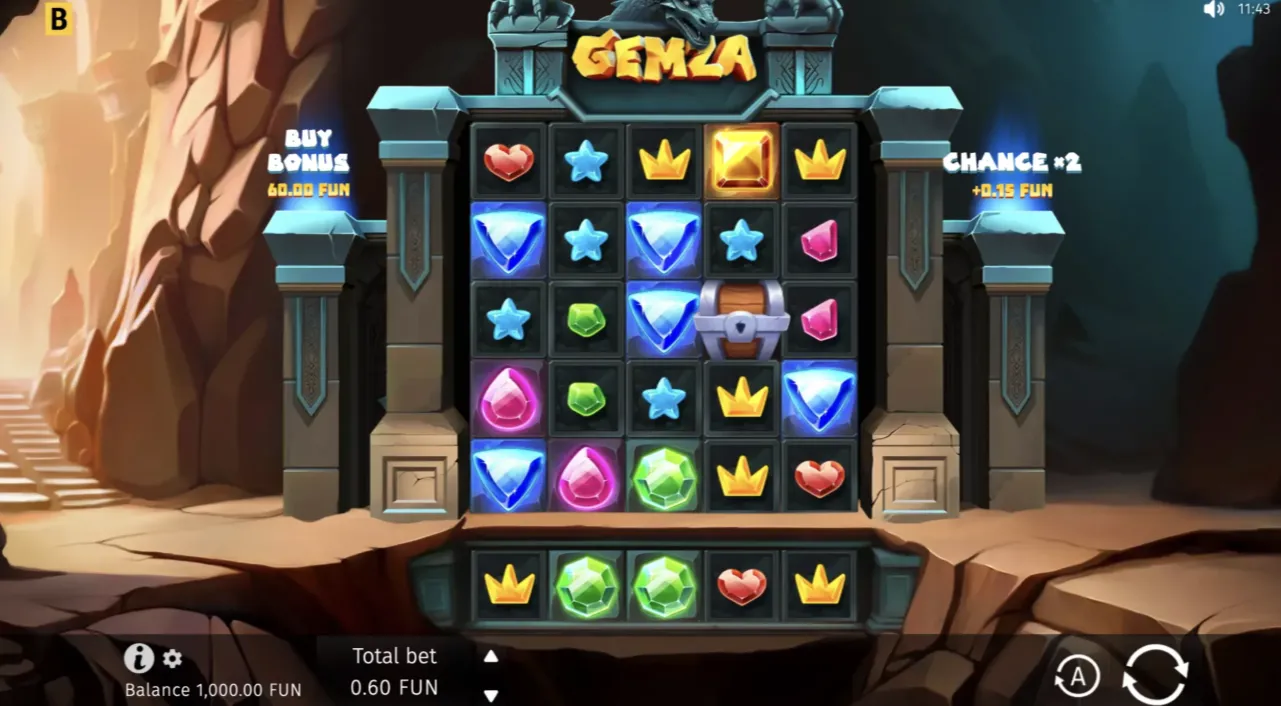Open settings via the gear icon
Viewport: 1281px width, 706px height.
(x=173, y=659)
